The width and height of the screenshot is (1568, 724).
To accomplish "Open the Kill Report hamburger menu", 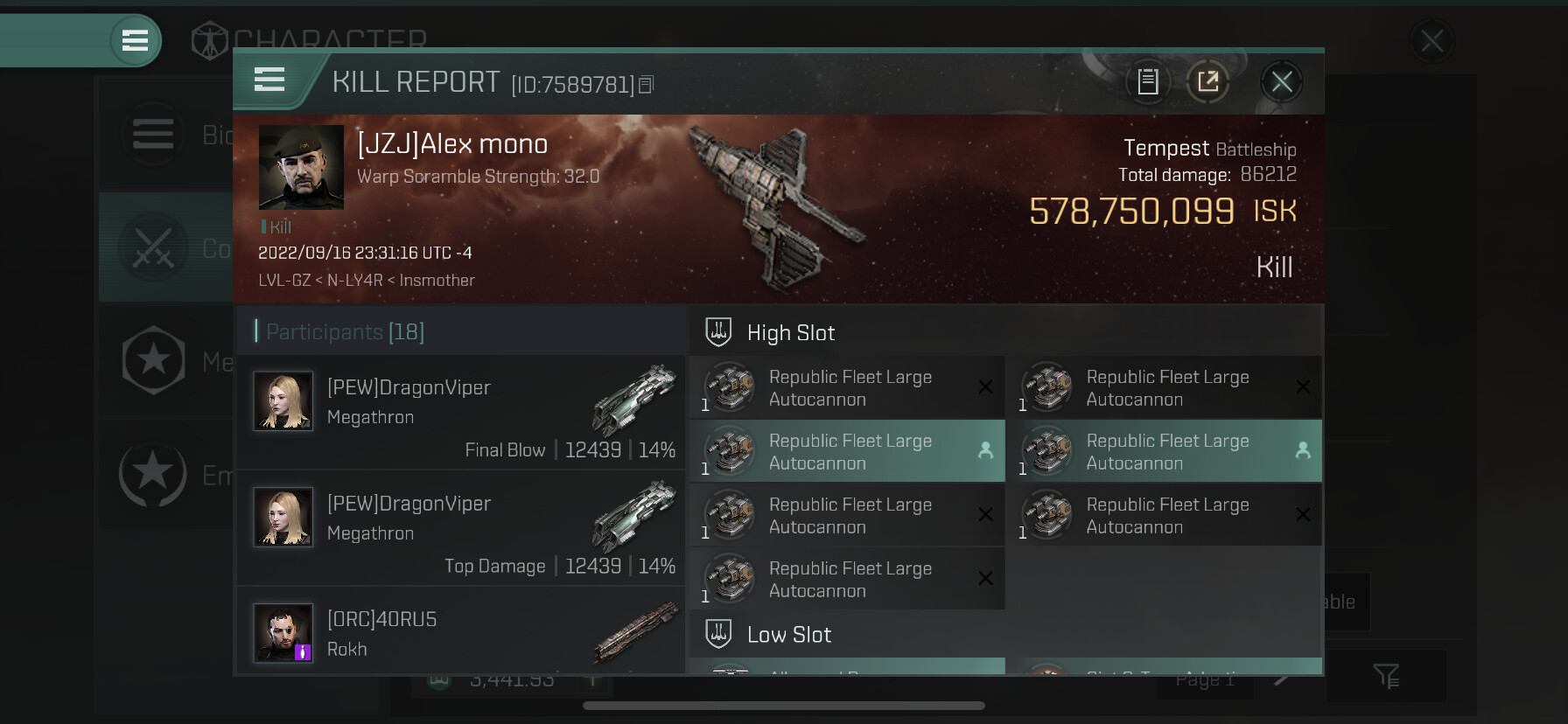I will click(x=269, y=80).
